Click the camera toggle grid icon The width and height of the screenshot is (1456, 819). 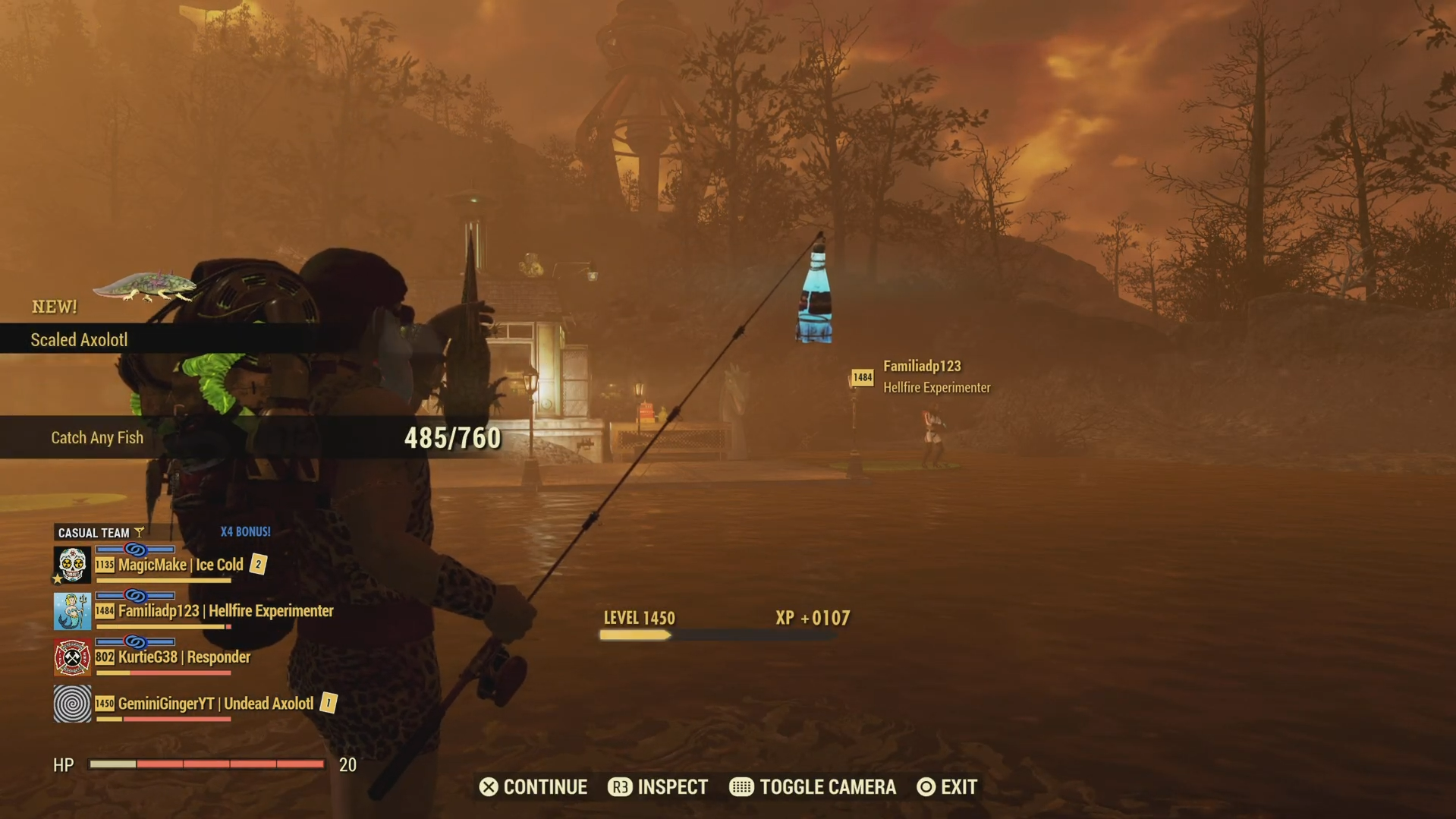pyautogui.click(x=741, y=787)
